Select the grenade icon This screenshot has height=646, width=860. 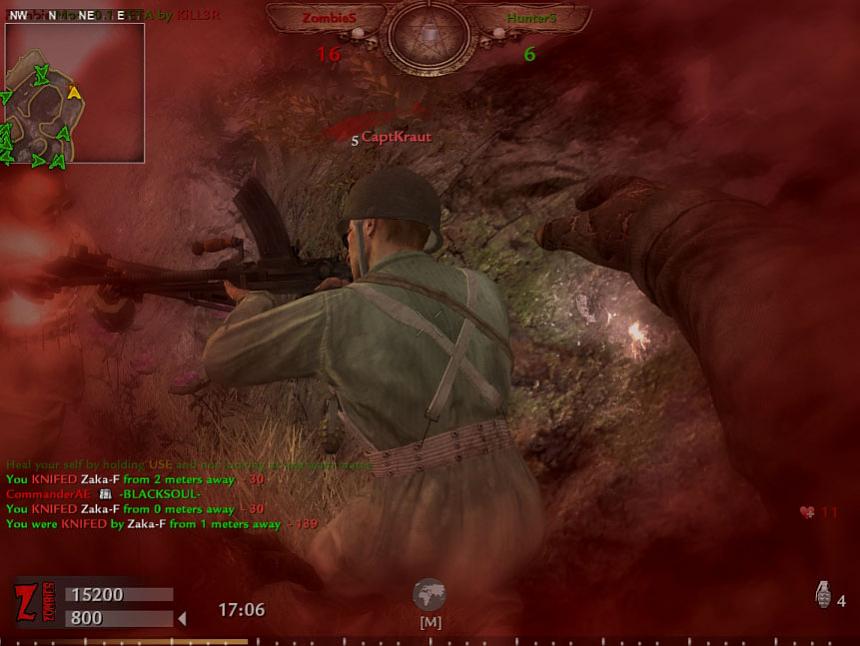pos(823,596)
